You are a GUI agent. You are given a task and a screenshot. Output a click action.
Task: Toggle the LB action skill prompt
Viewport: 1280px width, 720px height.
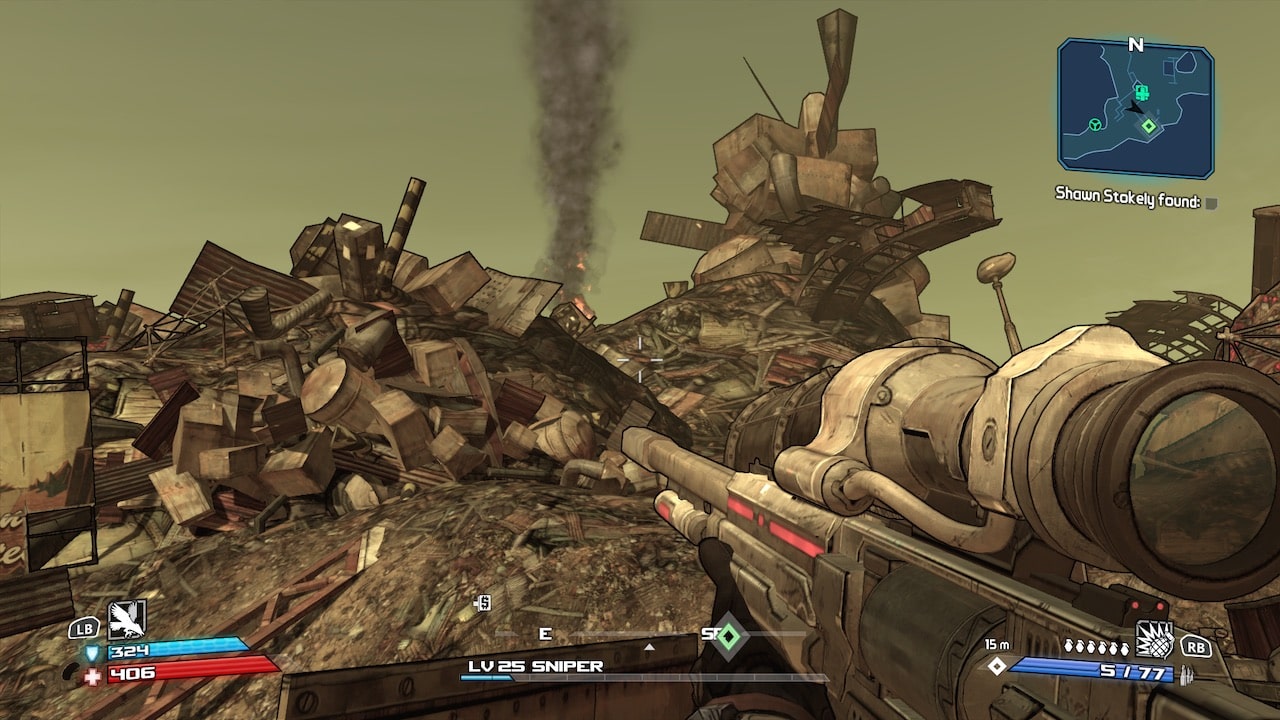coord(84,628)
